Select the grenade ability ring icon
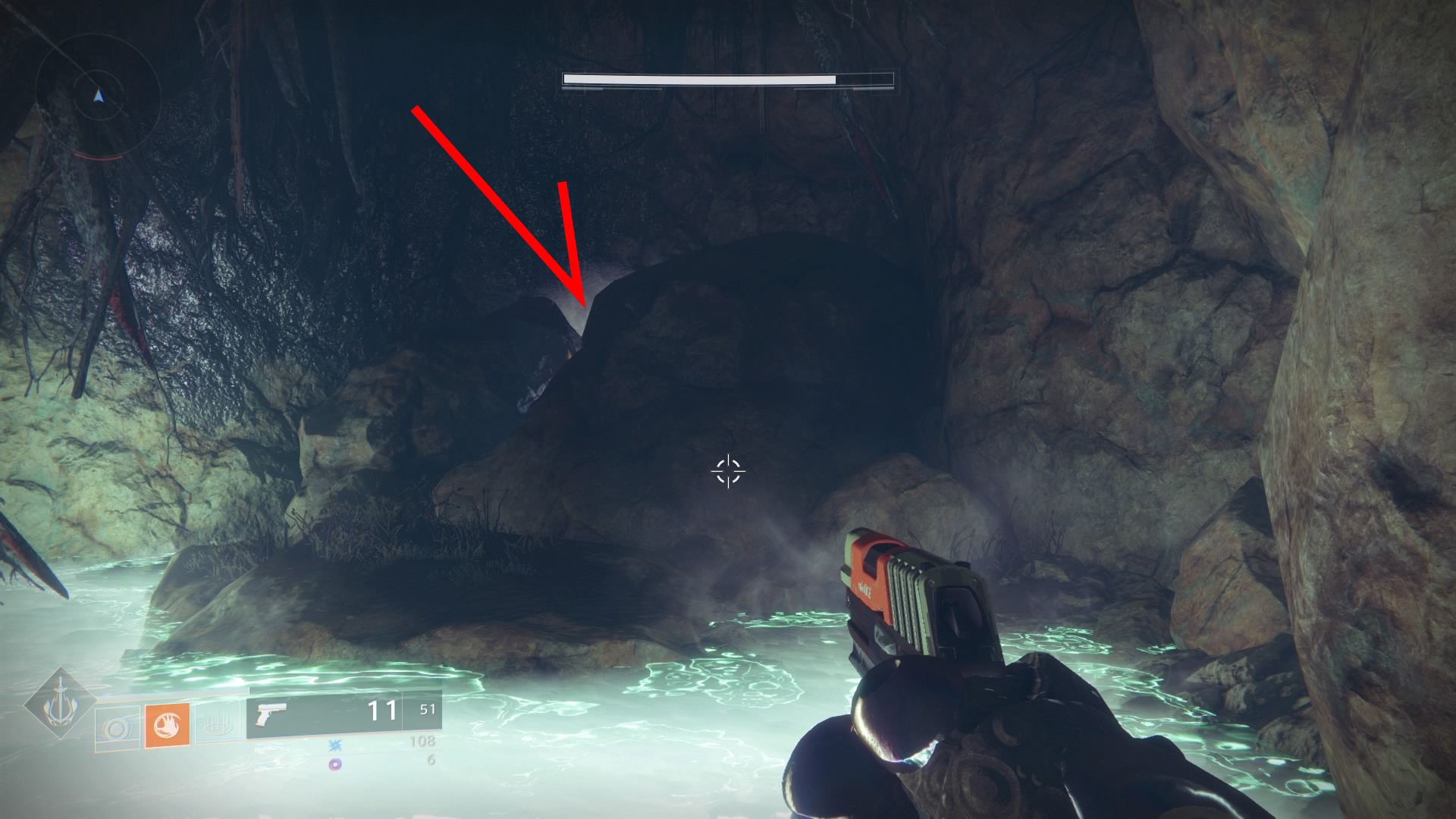Viewport: 1456px width, 819px height. [118, 729]
